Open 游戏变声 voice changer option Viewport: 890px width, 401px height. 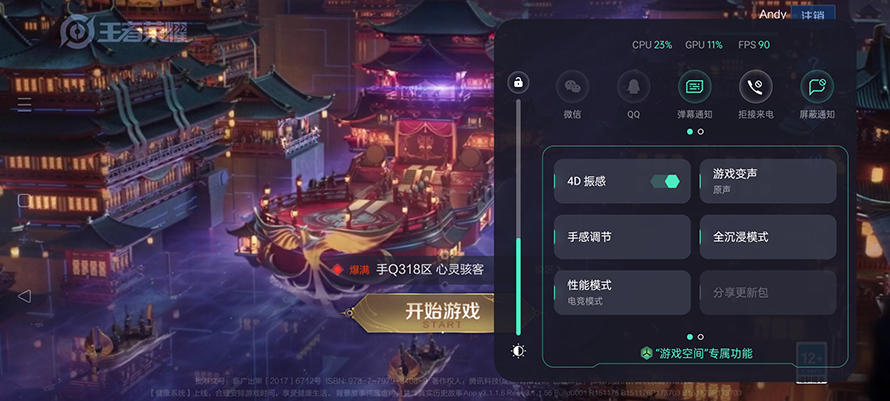(768, 181)
